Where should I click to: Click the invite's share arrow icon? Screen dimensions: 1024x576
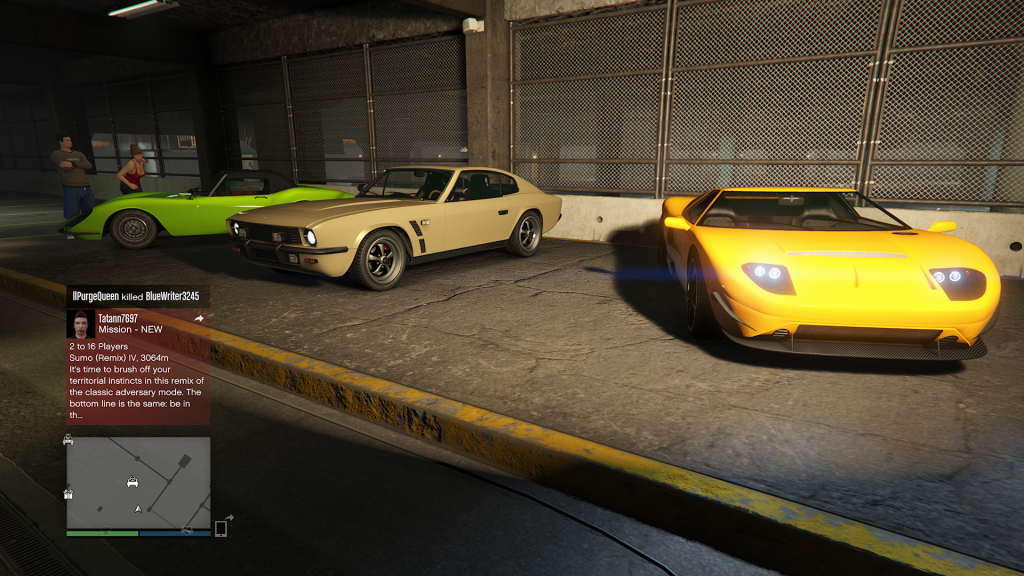(199, 319)
